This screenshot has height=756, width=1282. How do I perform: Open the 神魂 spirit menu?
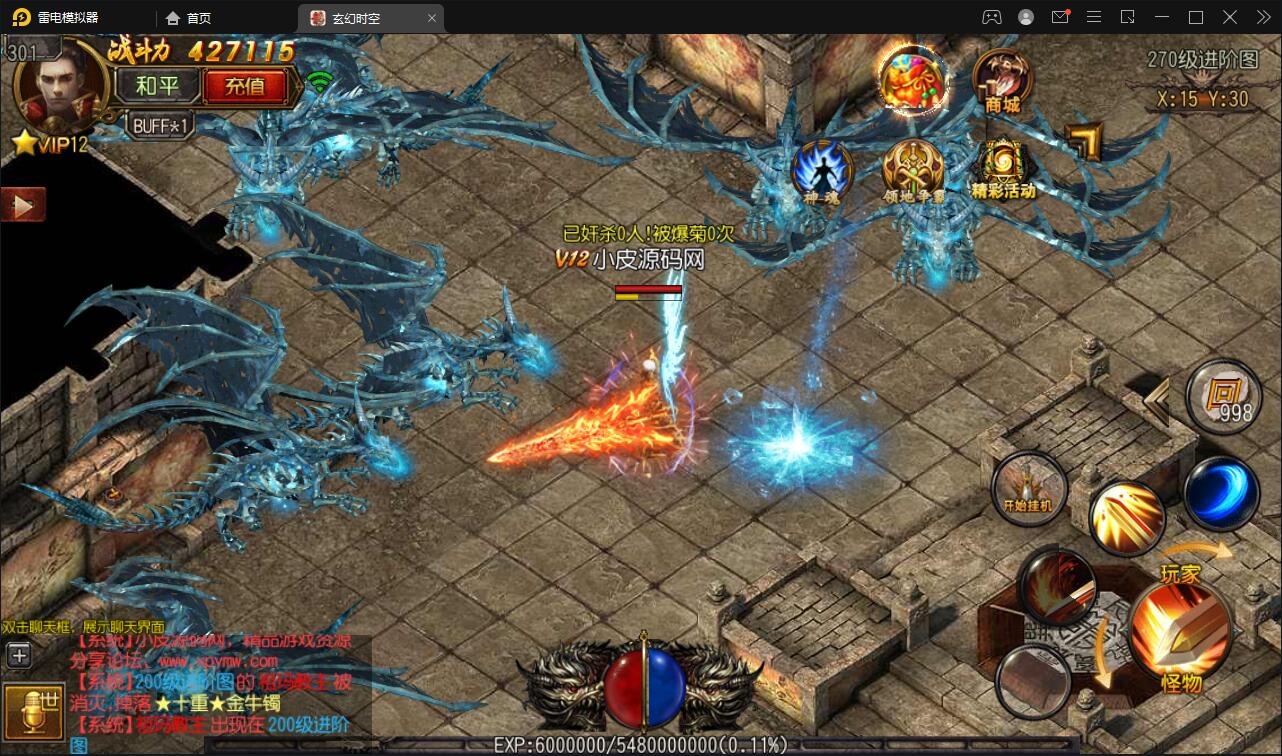[821, 170]
